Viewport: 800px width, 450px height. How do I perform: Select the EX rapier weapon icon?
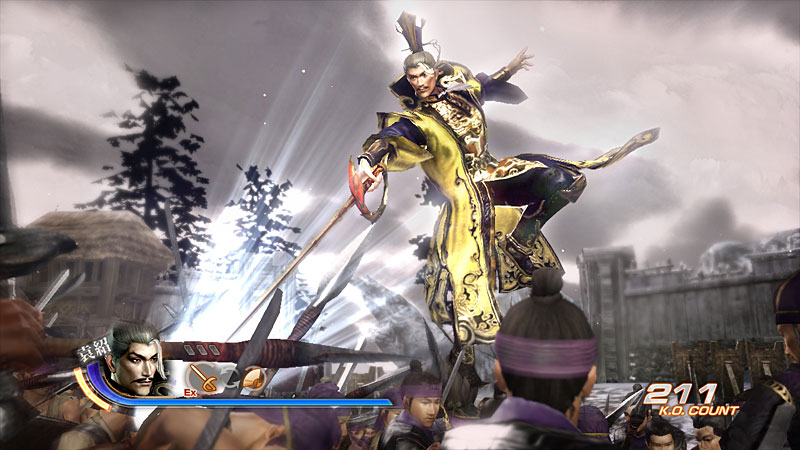203,379
